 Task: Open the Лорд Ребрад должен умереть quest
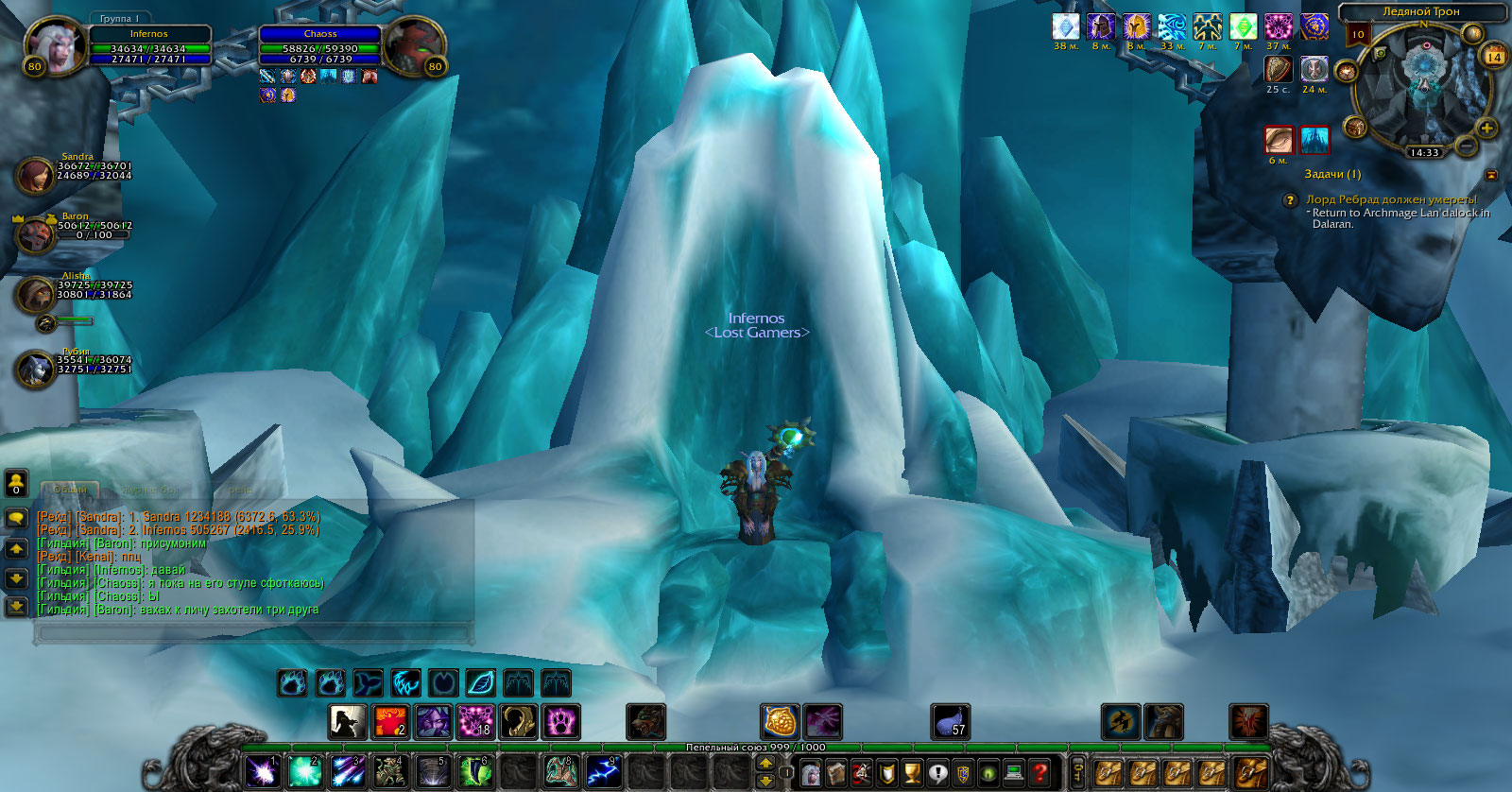[1390, 199]
